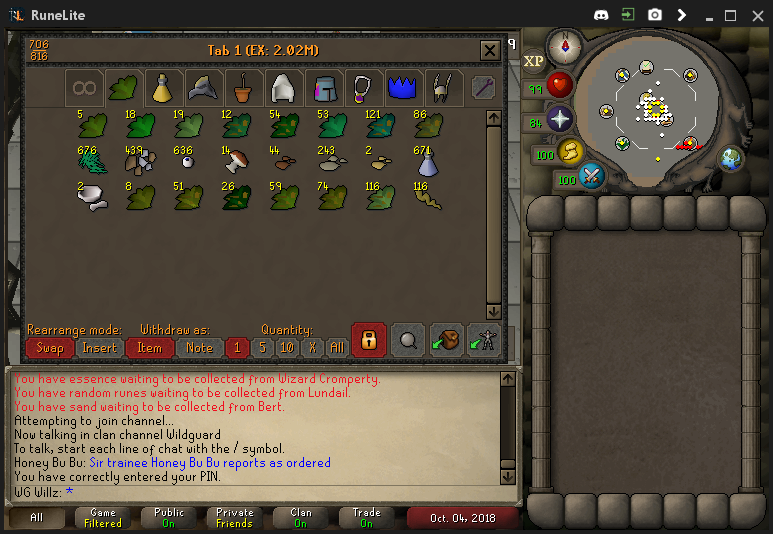Choose the All withdraw quantity
Image resolution: width=773 pixels, height=534 pixels.
[x=337, y=347]
